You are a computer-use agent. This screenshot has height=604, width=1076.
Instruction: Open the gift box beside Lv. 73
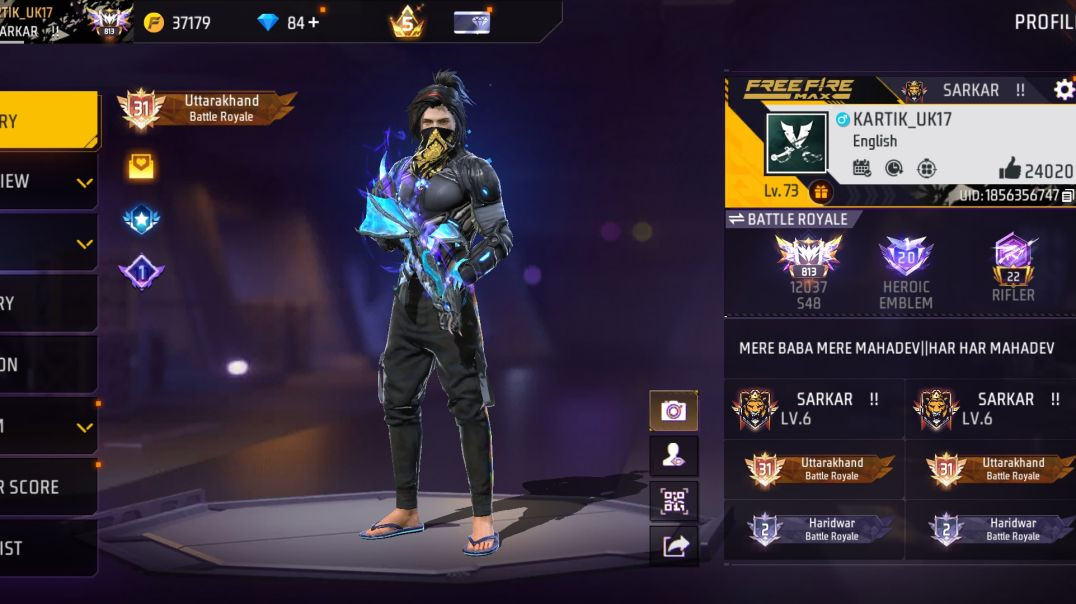tap(821, 191)
